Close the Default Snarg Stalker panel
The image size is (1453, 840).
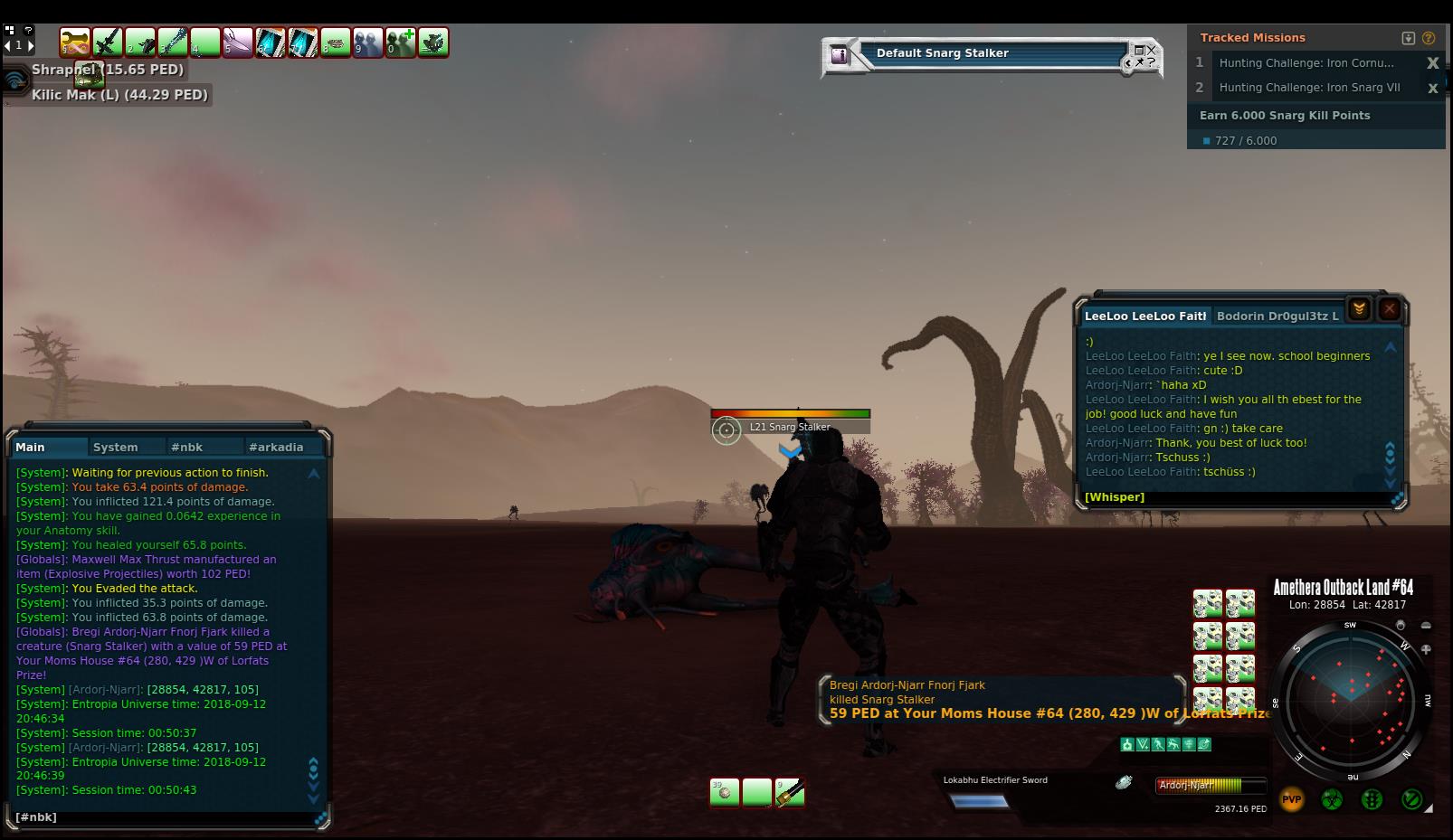tap(1152, 51)
